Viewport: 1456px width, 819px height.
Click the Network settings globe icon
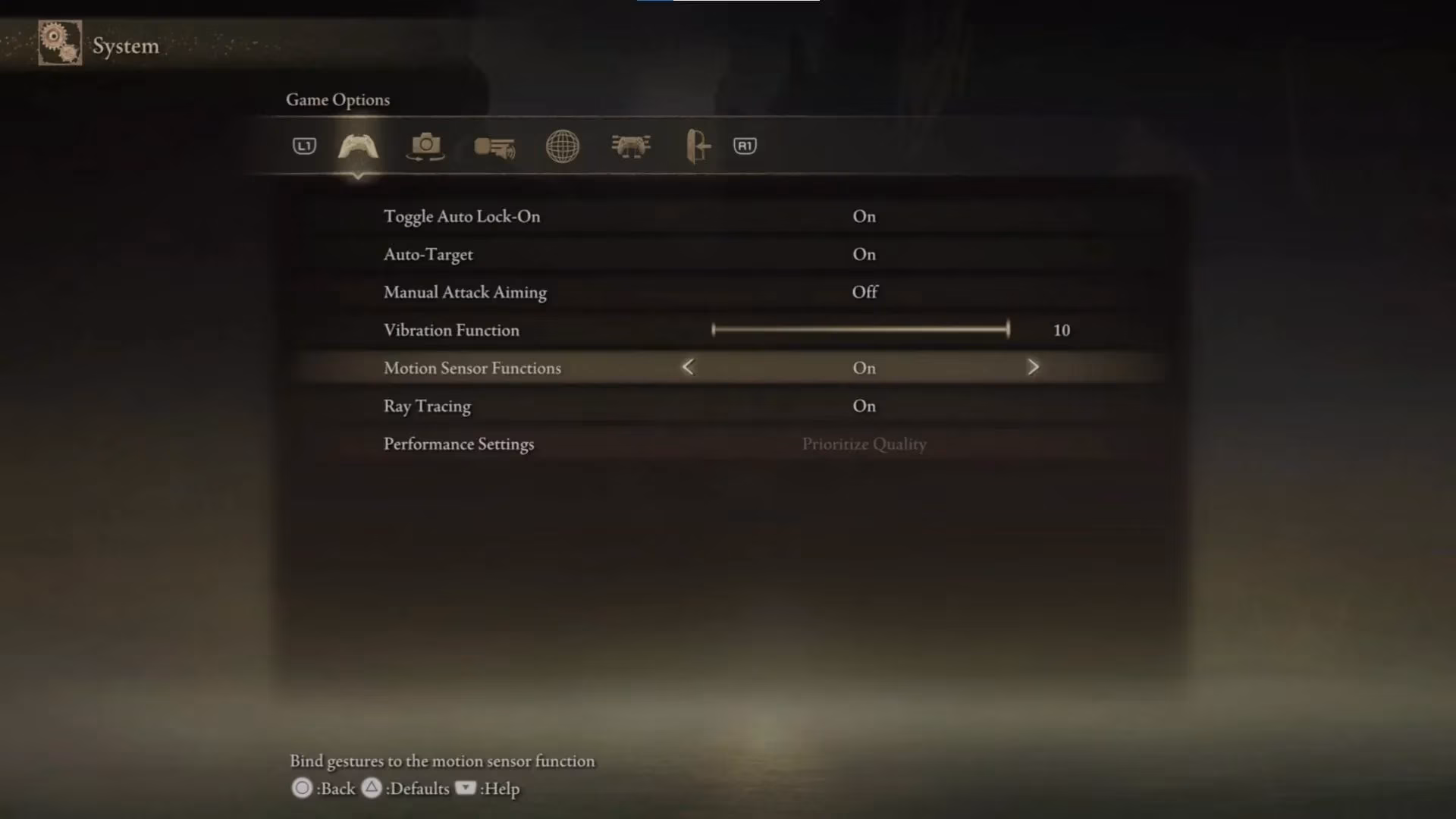pos(562,146)
